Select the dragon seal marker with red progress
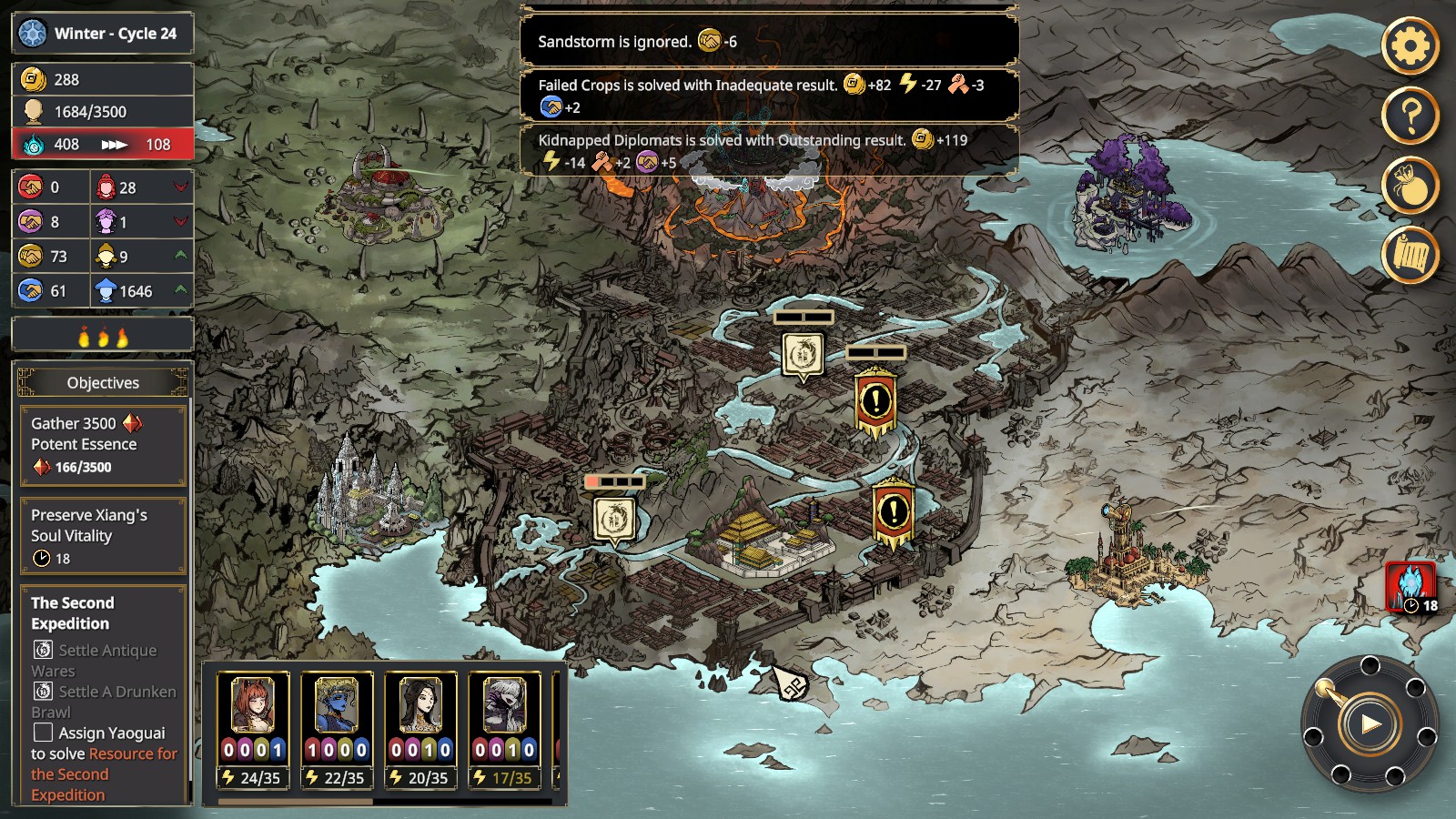 (614, 520)
